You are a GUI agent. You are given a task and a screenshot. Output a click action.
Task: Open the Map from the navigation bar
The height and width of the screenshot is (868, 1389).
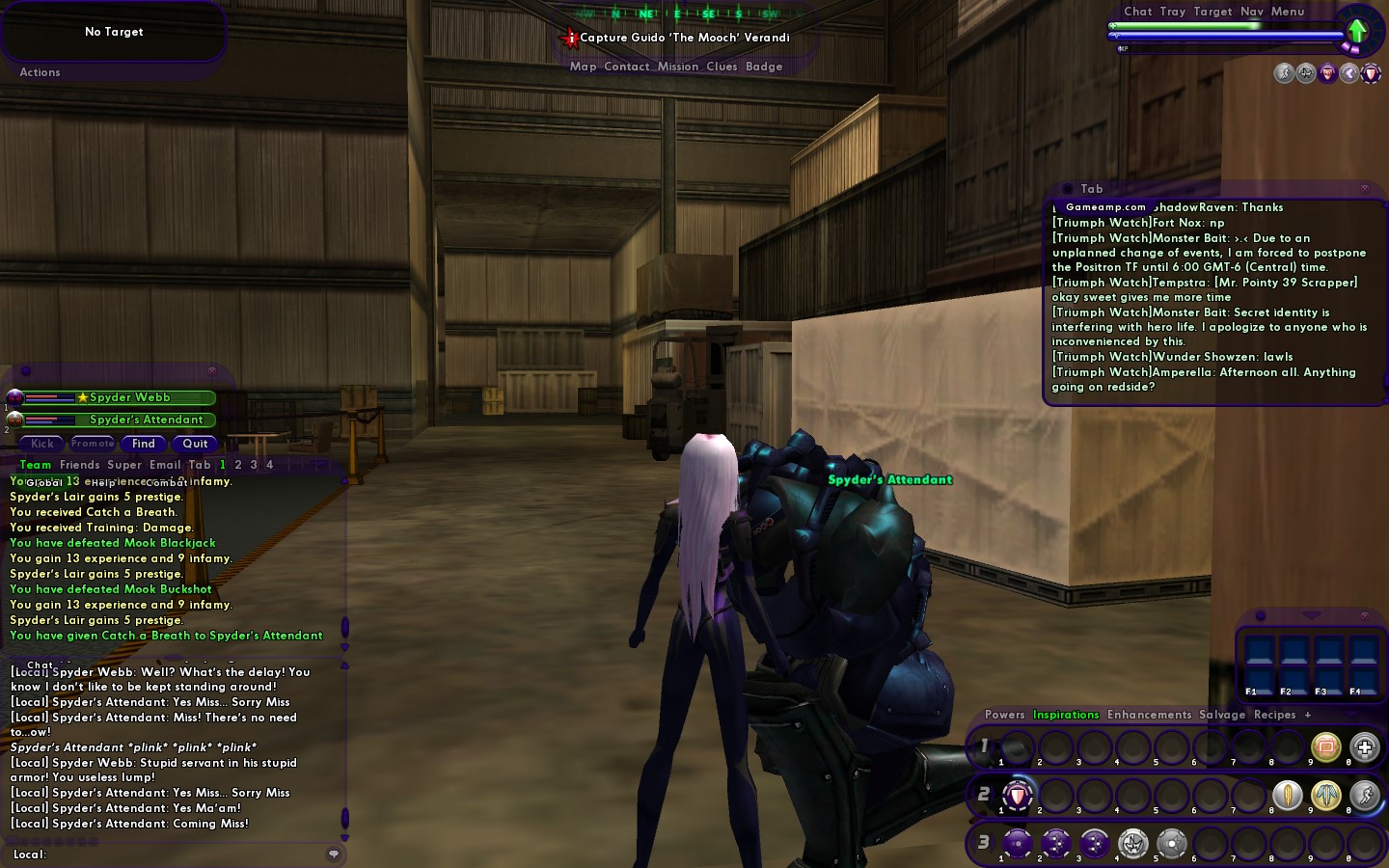click(x=583, y=67)
